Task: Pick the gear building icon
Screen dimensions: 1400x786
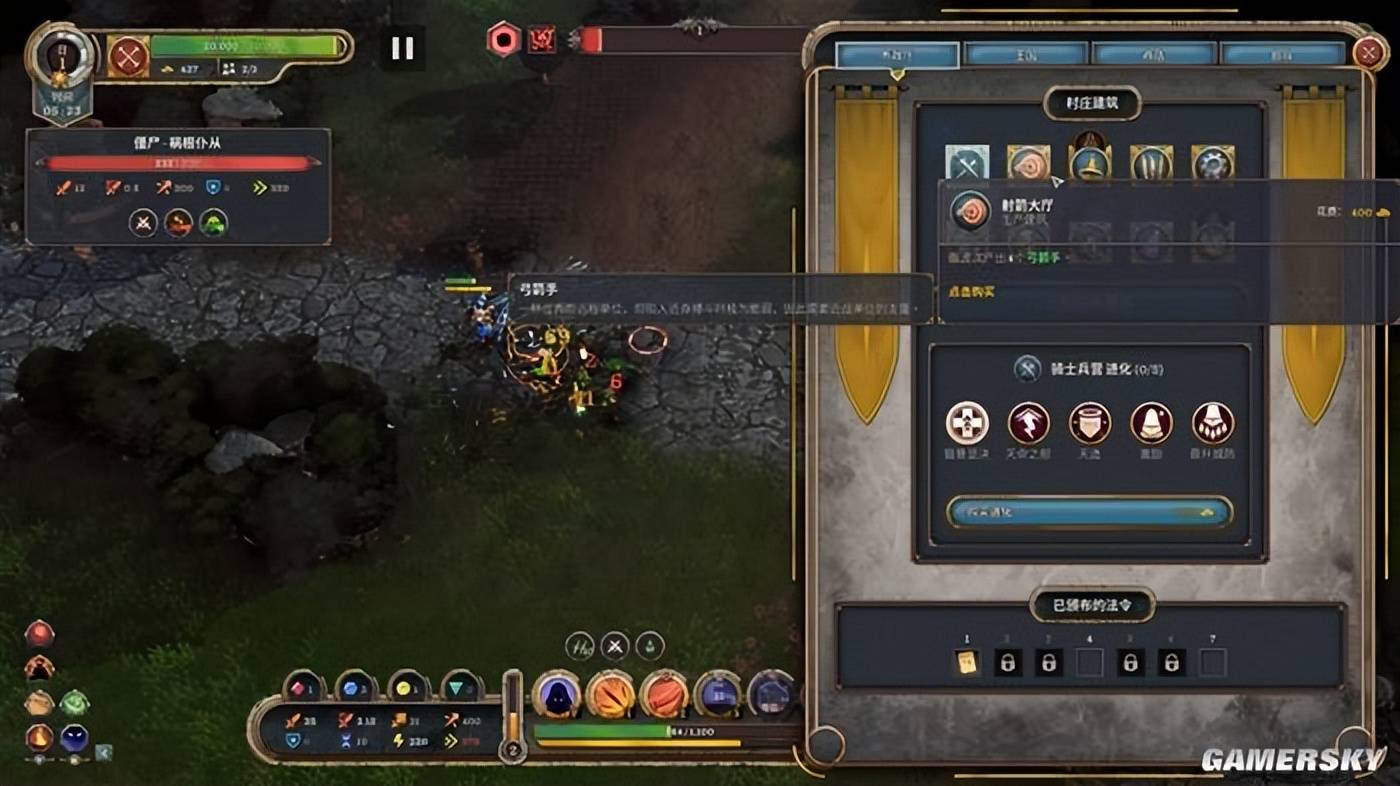Action: (1212, 163)
